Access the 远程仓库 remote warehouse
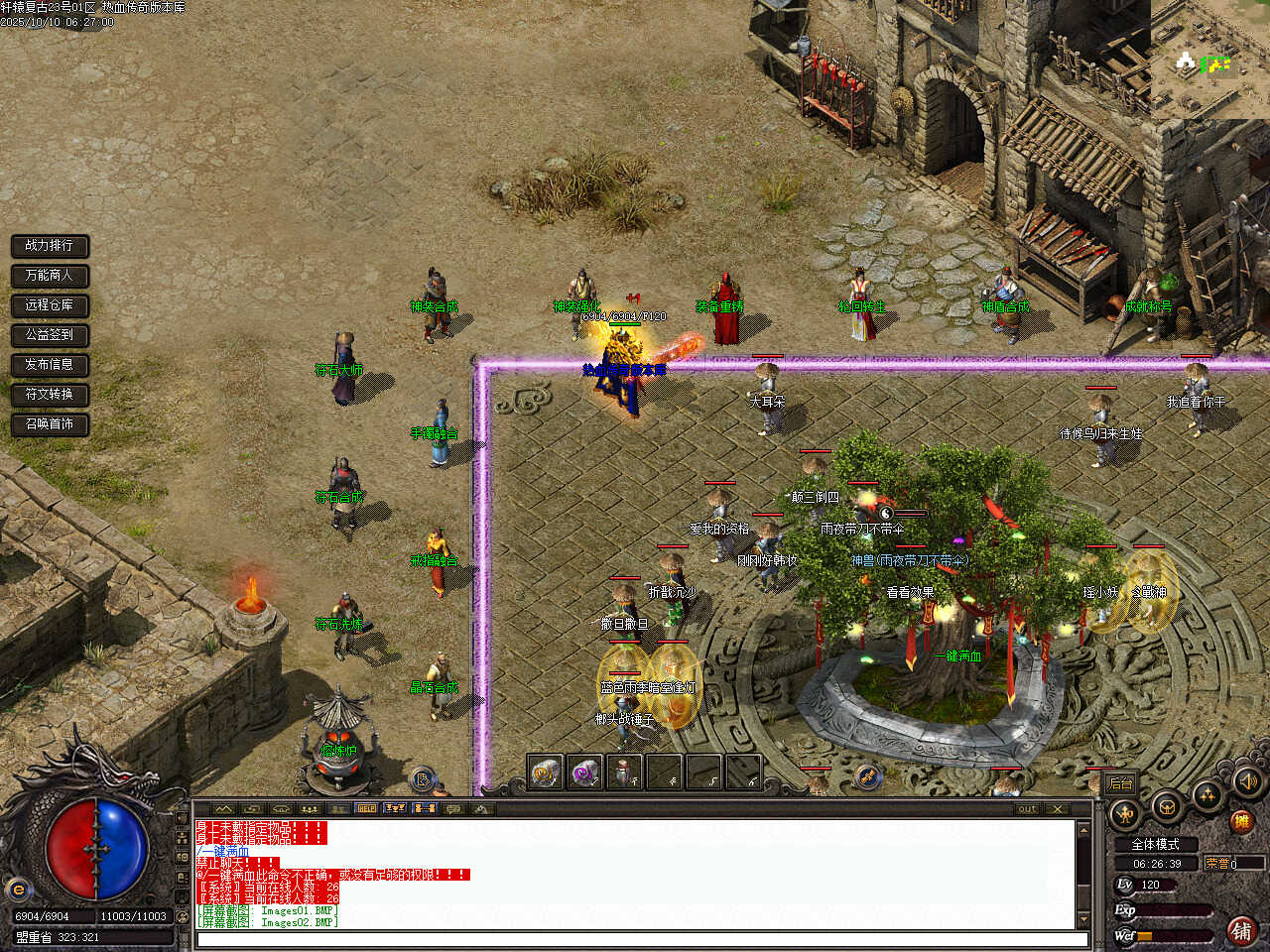This screenshot has height=952, width=1270. coord(50,304)
